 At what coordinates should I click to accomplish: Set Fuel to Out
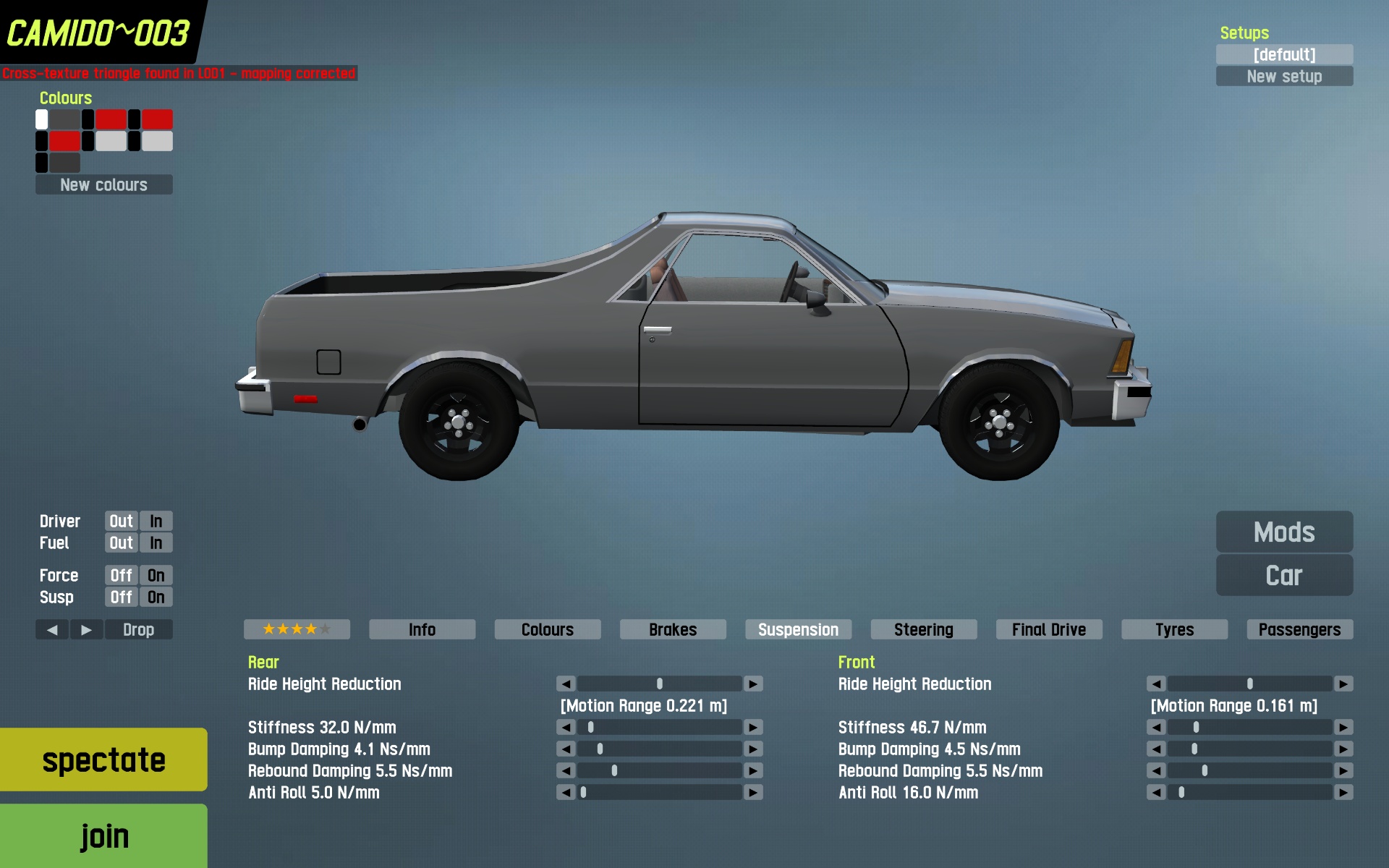pos(121,542)
